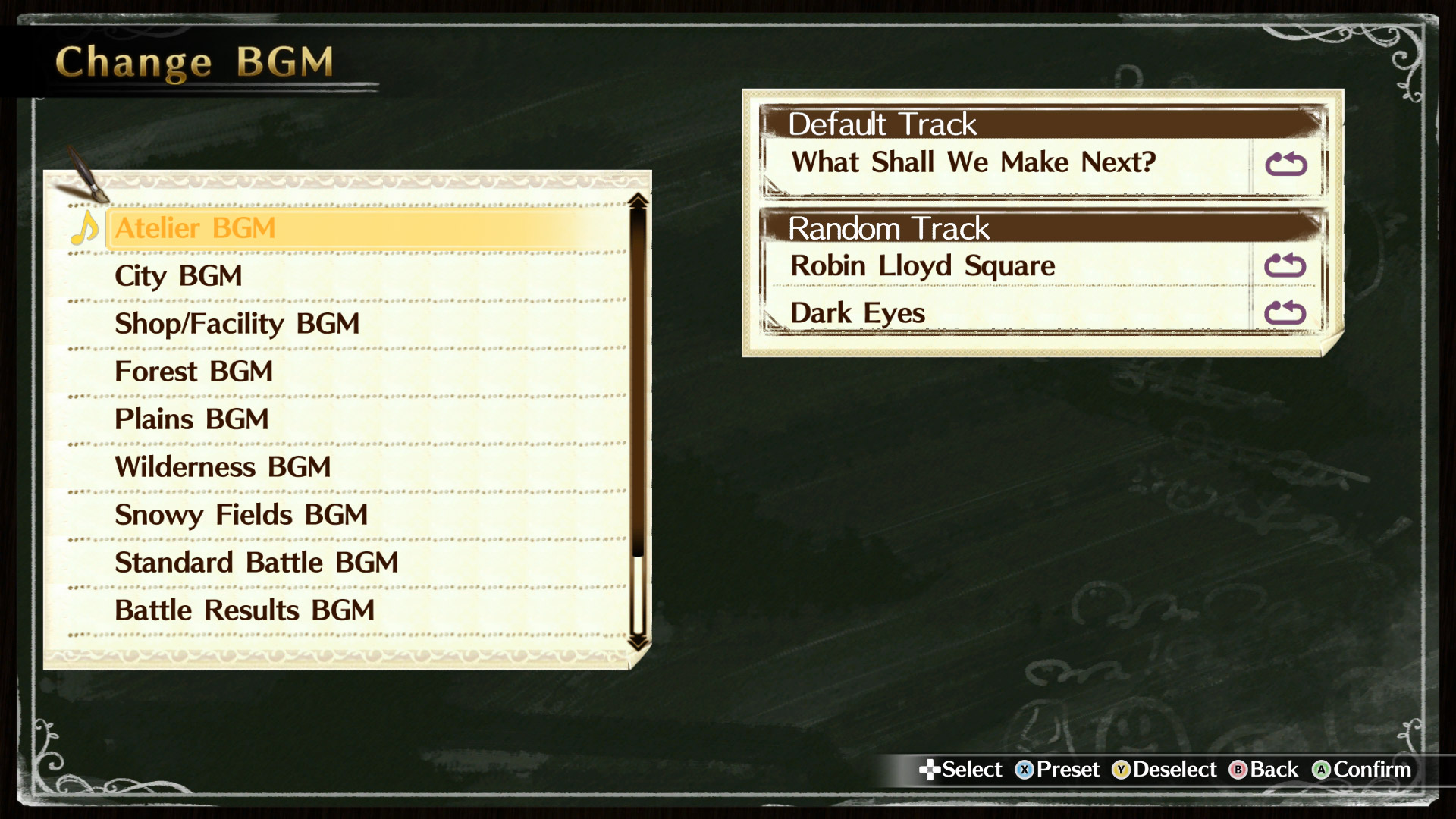Click the A button icon for Confirm
Viewport: 1456px width, 819px height.
(1321, 770)
